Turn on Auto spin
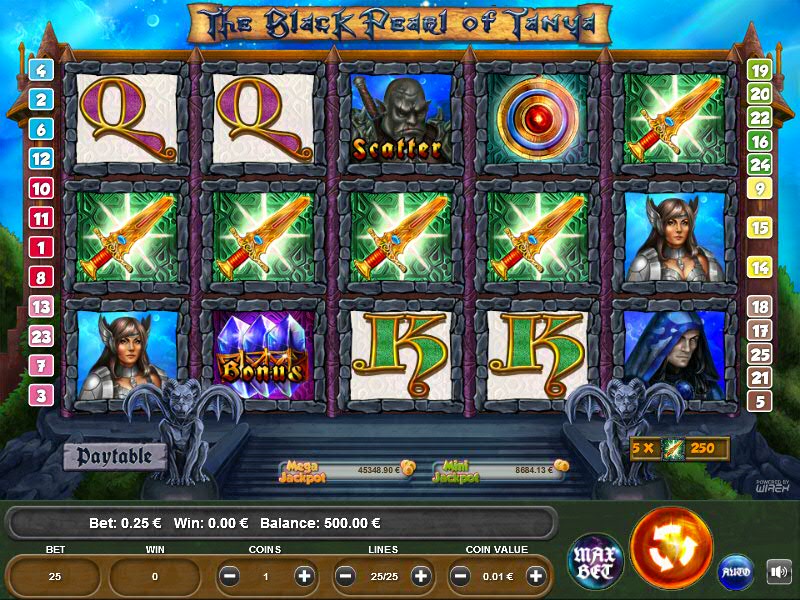The height and width of the screenshot is (600, 800). coord(735,572)
